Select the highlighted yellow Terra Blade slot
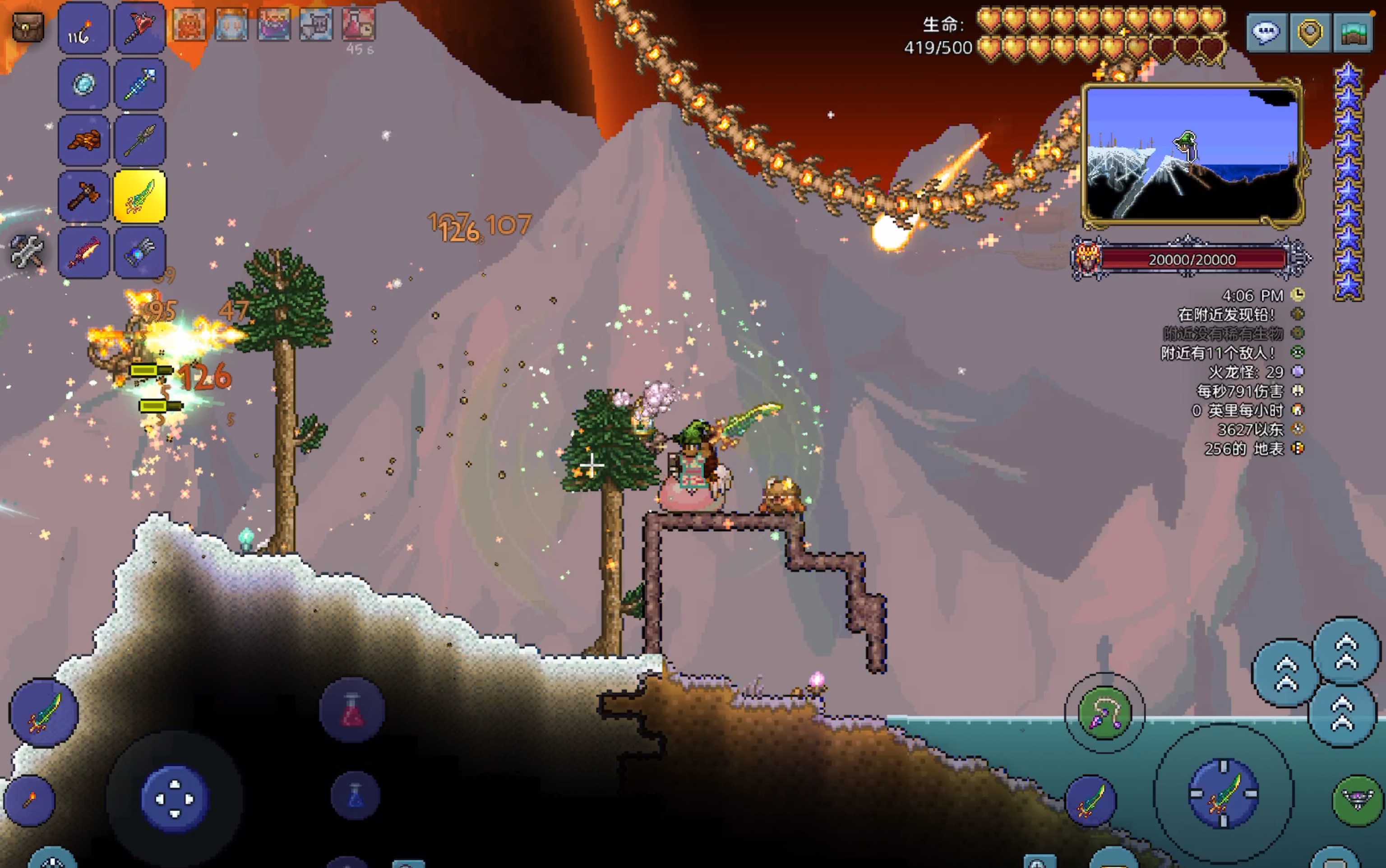Image resolution: width=1386 pixels, height=868 pixels. point(139,196)
